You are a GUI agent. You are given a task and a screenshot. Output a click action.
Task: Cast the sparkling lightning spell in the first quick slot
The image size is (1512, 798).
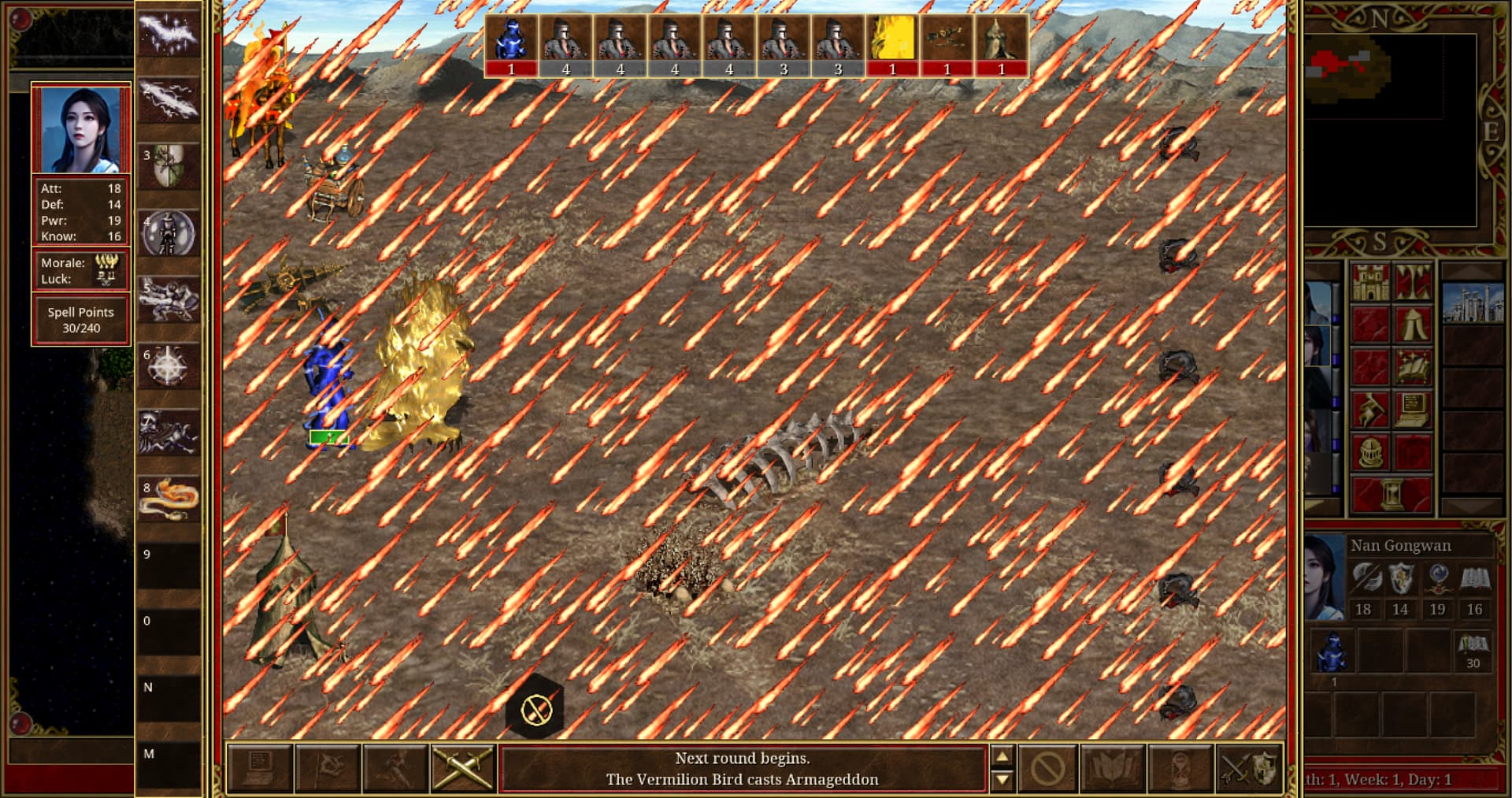coord(168,34)
